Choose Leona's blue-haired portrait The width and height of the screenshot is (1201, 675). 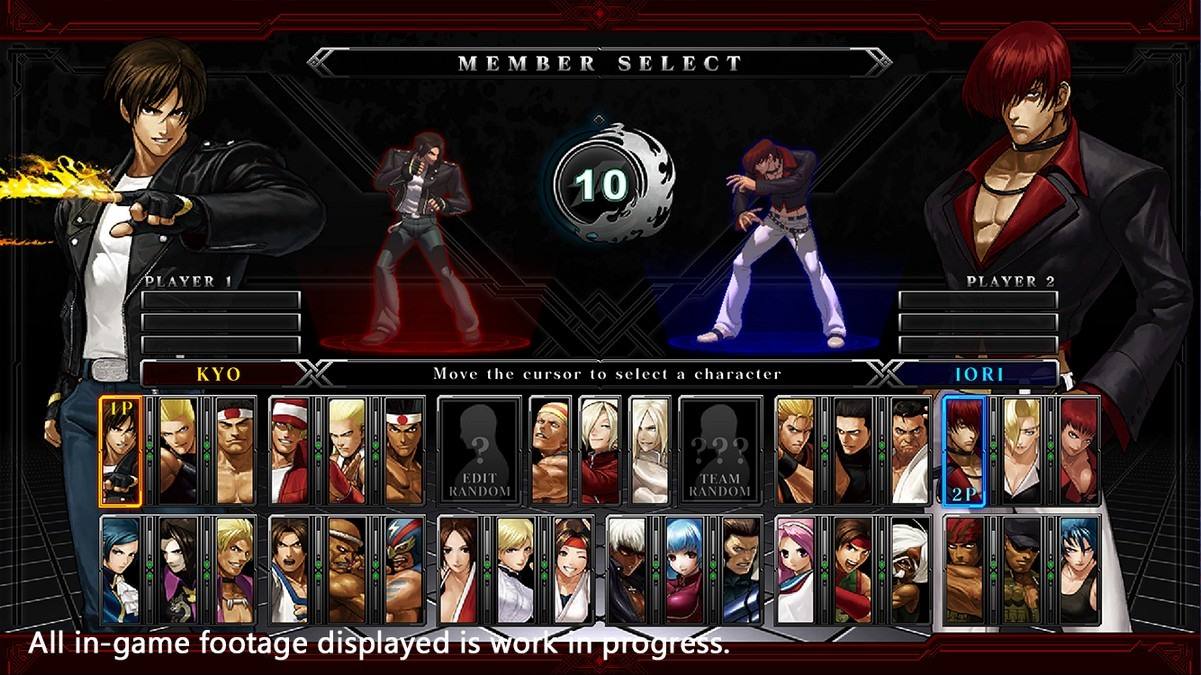tap(1080, 570)
